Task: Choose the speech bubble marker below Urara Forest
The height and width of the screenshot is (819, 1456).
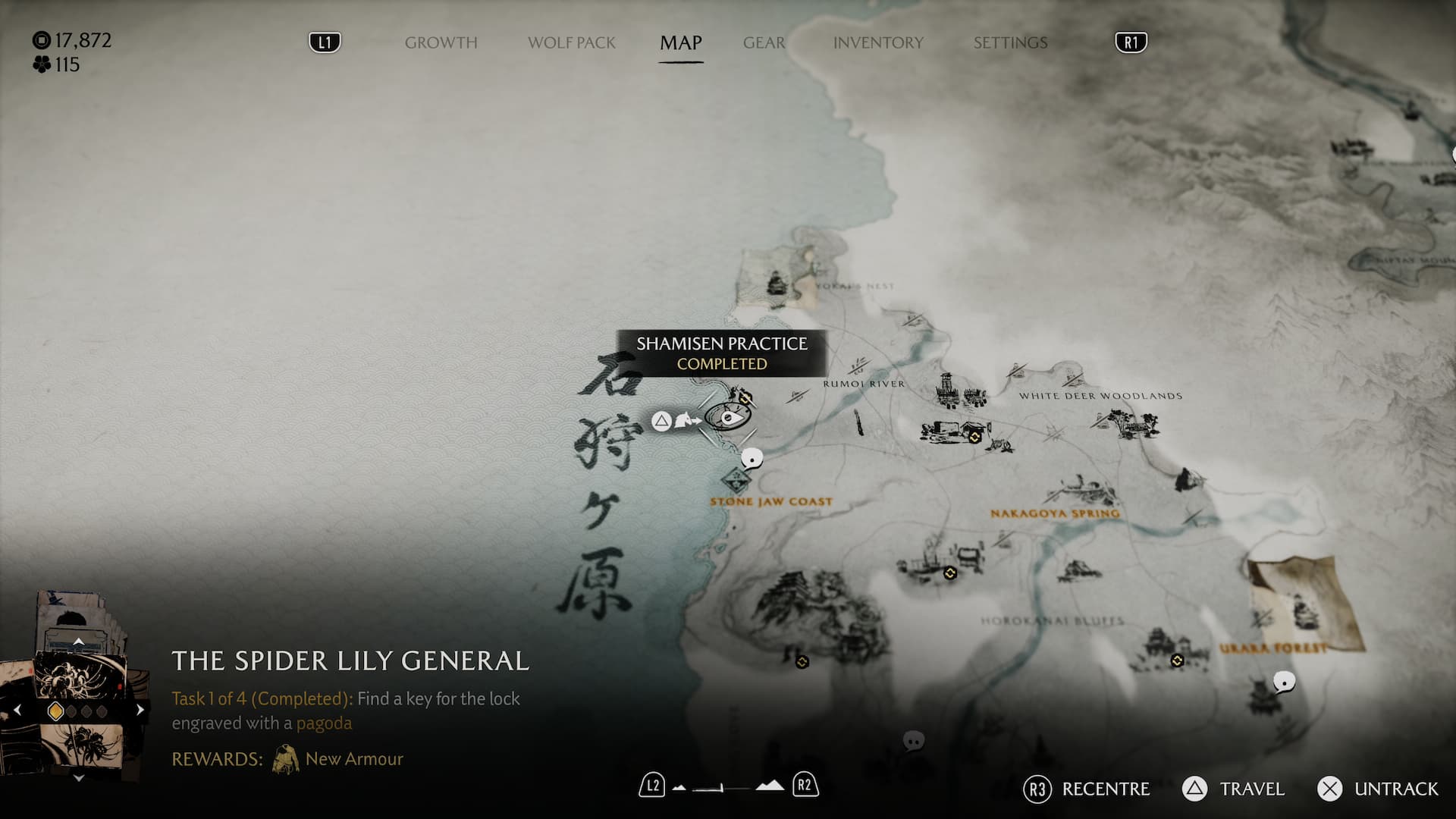Action: (1283, 682)
